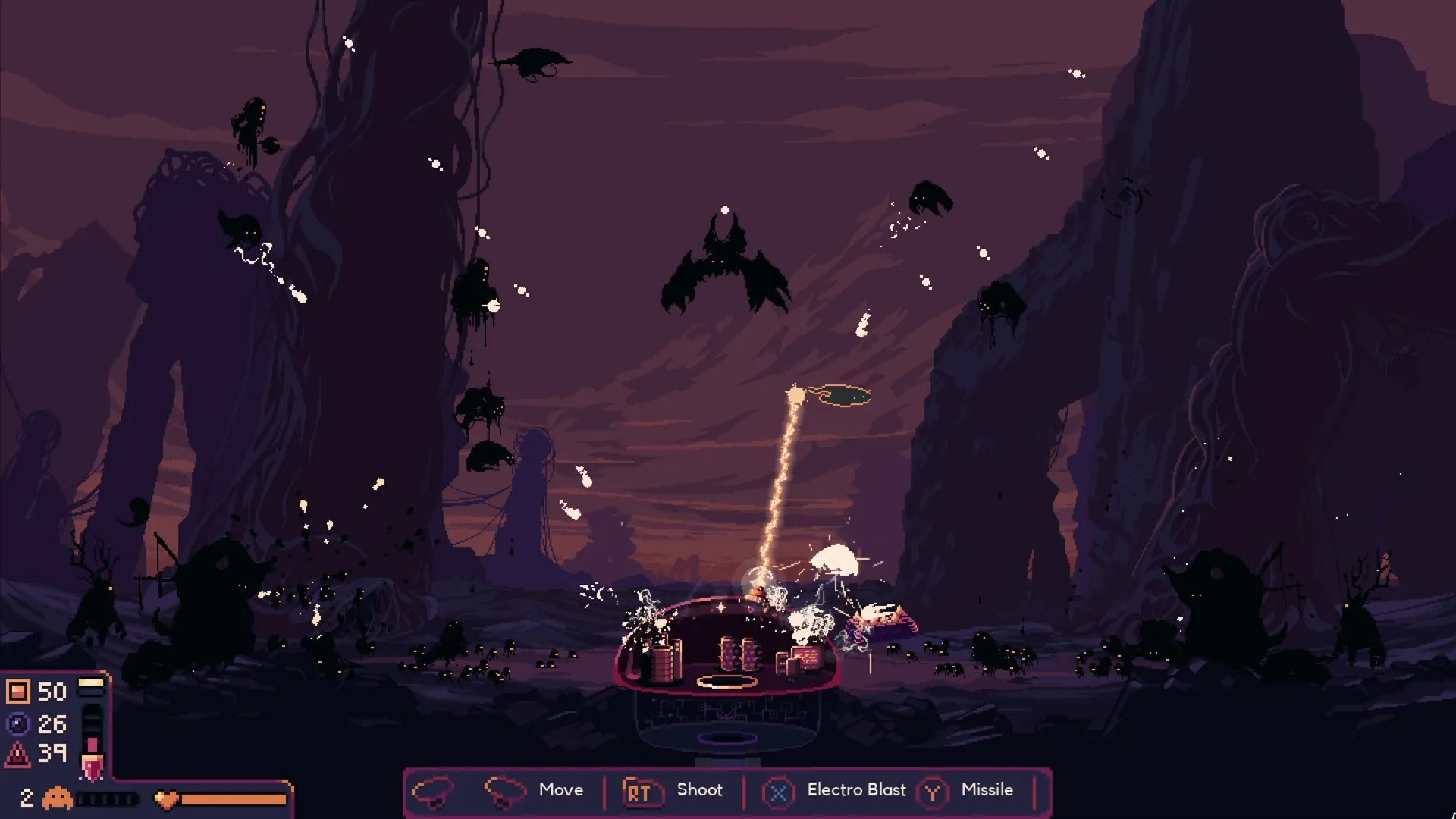
Task: Click the Y Missile button icon
Action: point(934,790)
